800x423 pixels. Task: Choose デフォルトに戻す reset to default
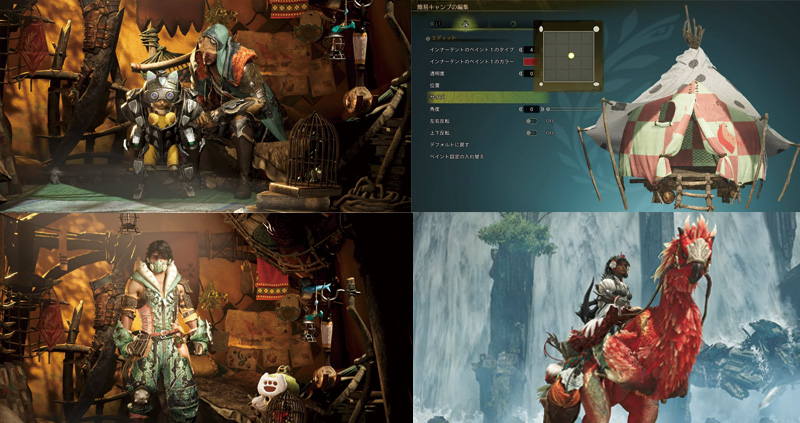[451, 144]
